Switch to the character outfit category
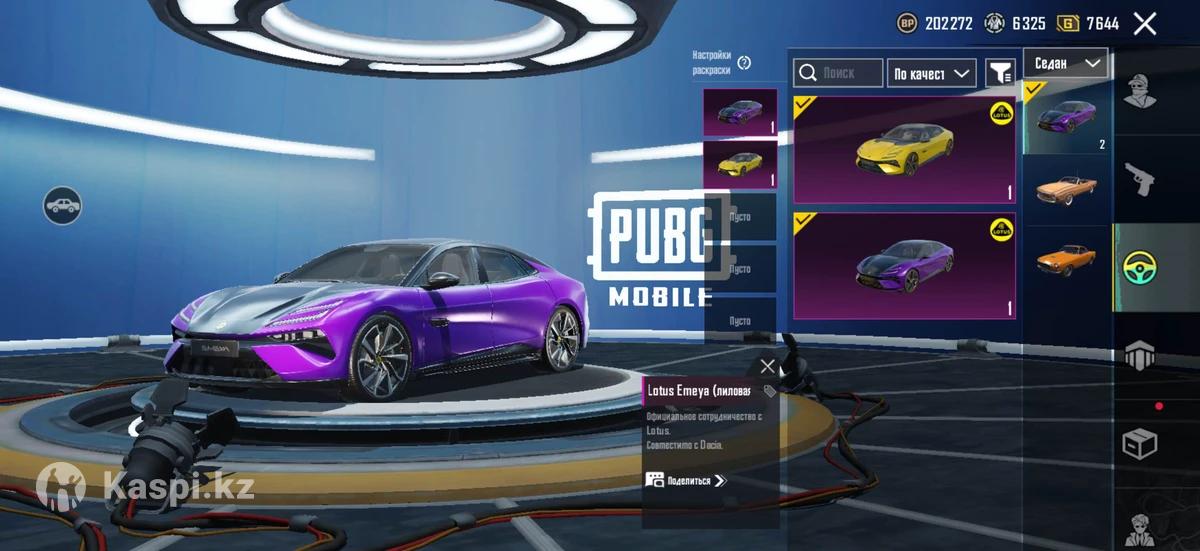The height and width of the screenshot is (551, 1200). pos(1137,94)
